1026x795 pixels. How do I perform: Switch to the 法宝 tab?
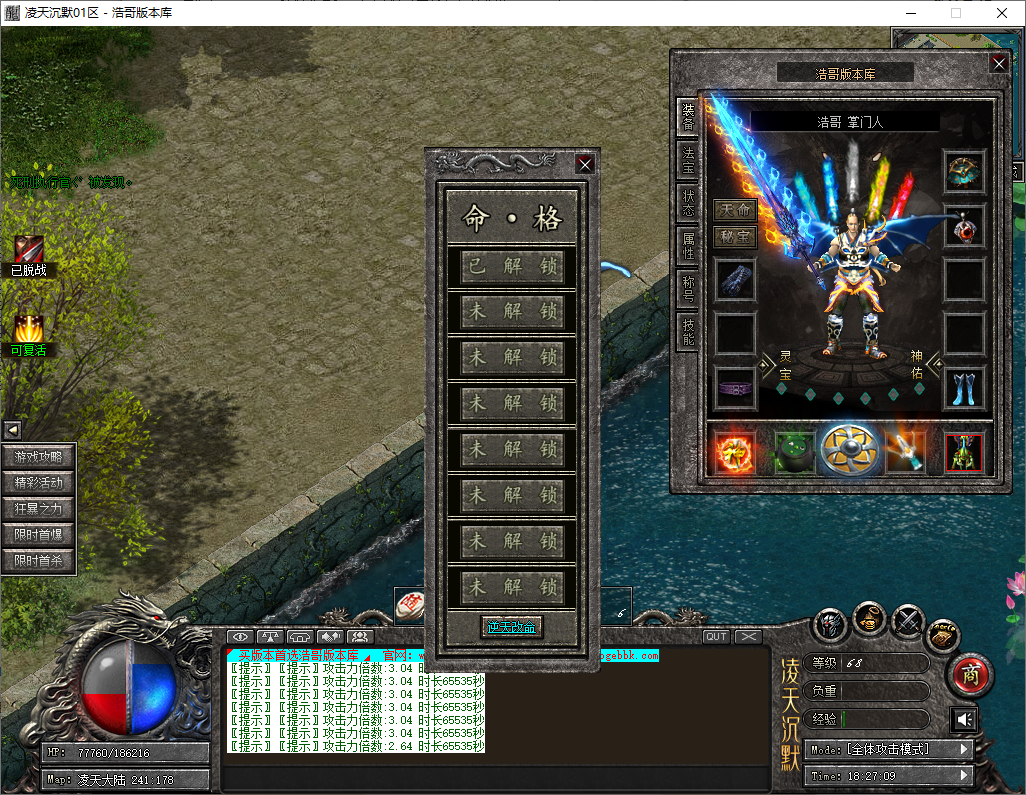pyautogui.click(x=688, y=160)
